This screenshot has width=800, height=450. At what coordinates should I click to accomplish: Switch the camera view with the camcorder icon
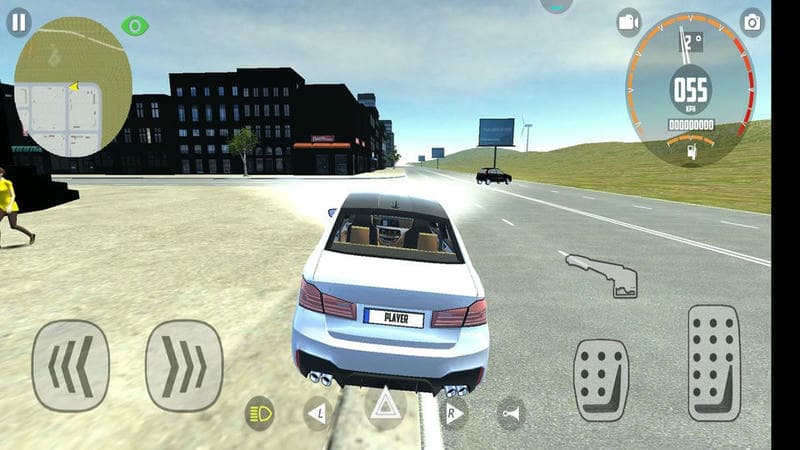628,21
